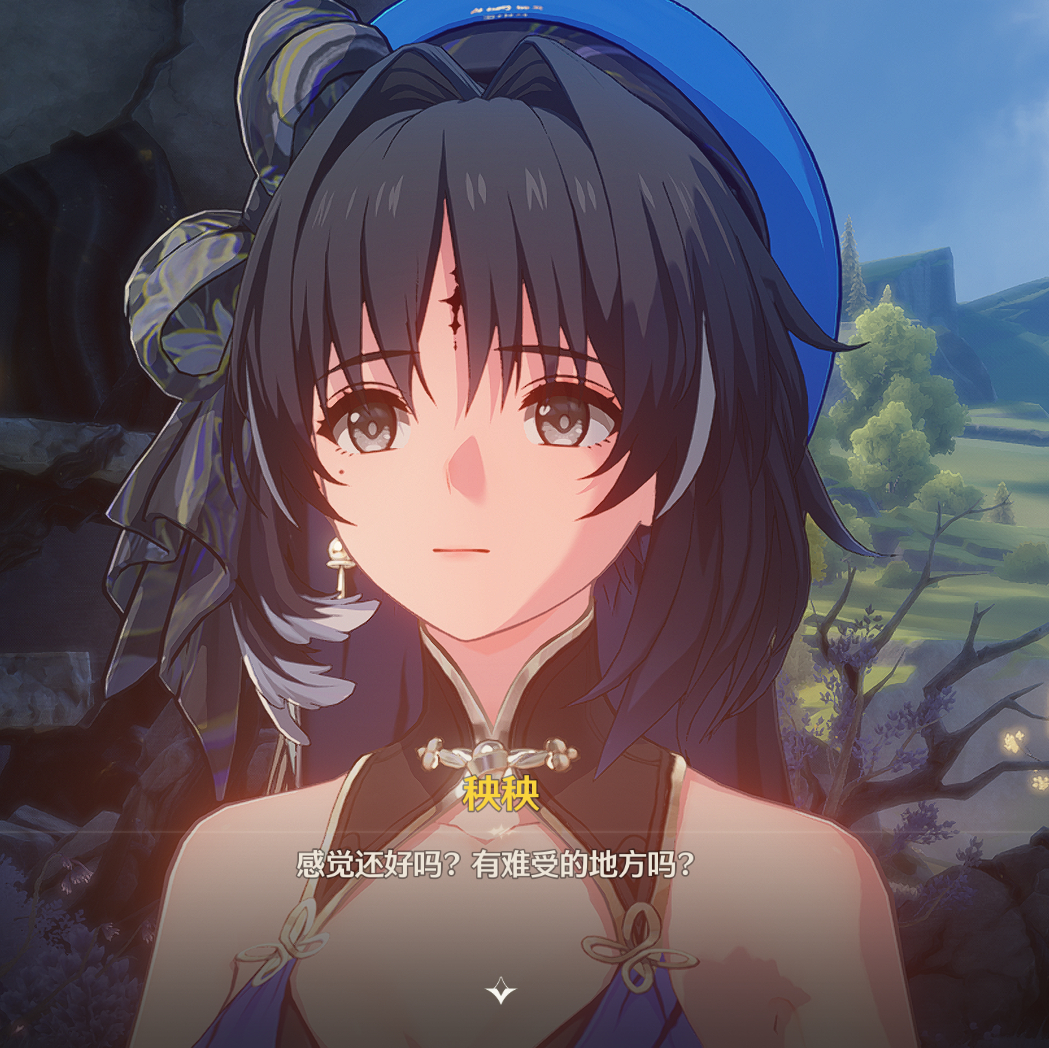Advance dialogue with the four-pointed star indicator
This screenshot has width=1049, height=1048.
point(500,991)
